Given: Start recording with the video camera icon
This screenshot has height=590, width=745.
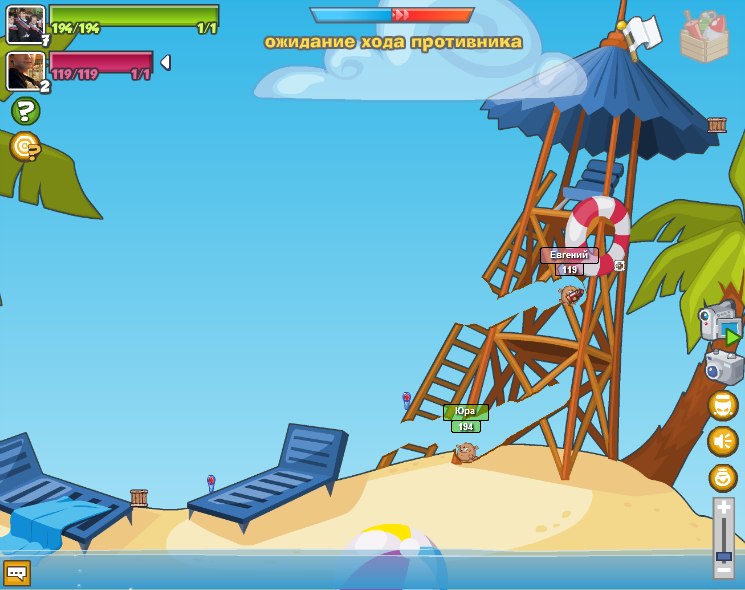Looking at the screenshot, I should click(719, 324).
